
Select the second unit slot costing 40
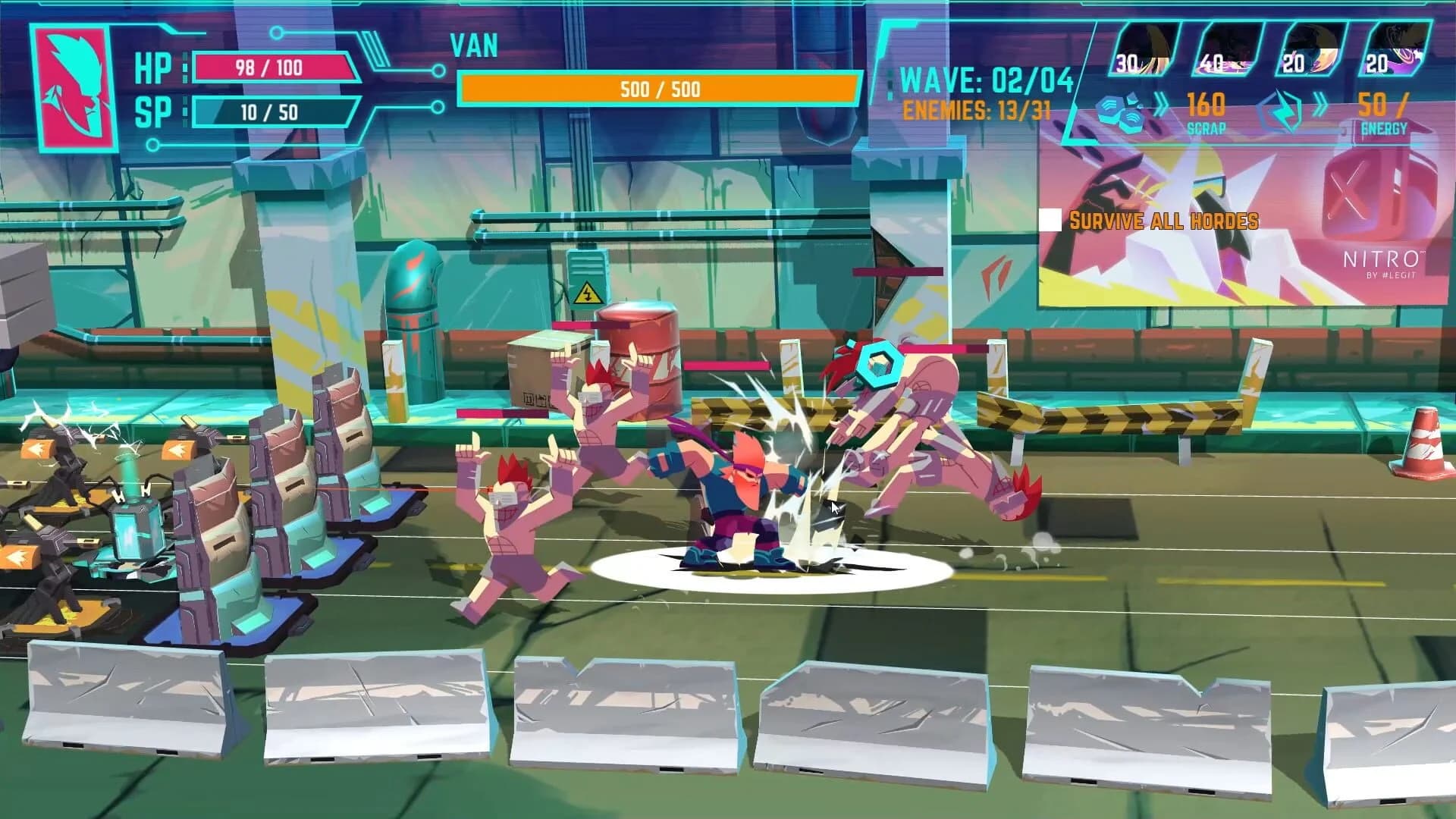tap(1228, 49)
